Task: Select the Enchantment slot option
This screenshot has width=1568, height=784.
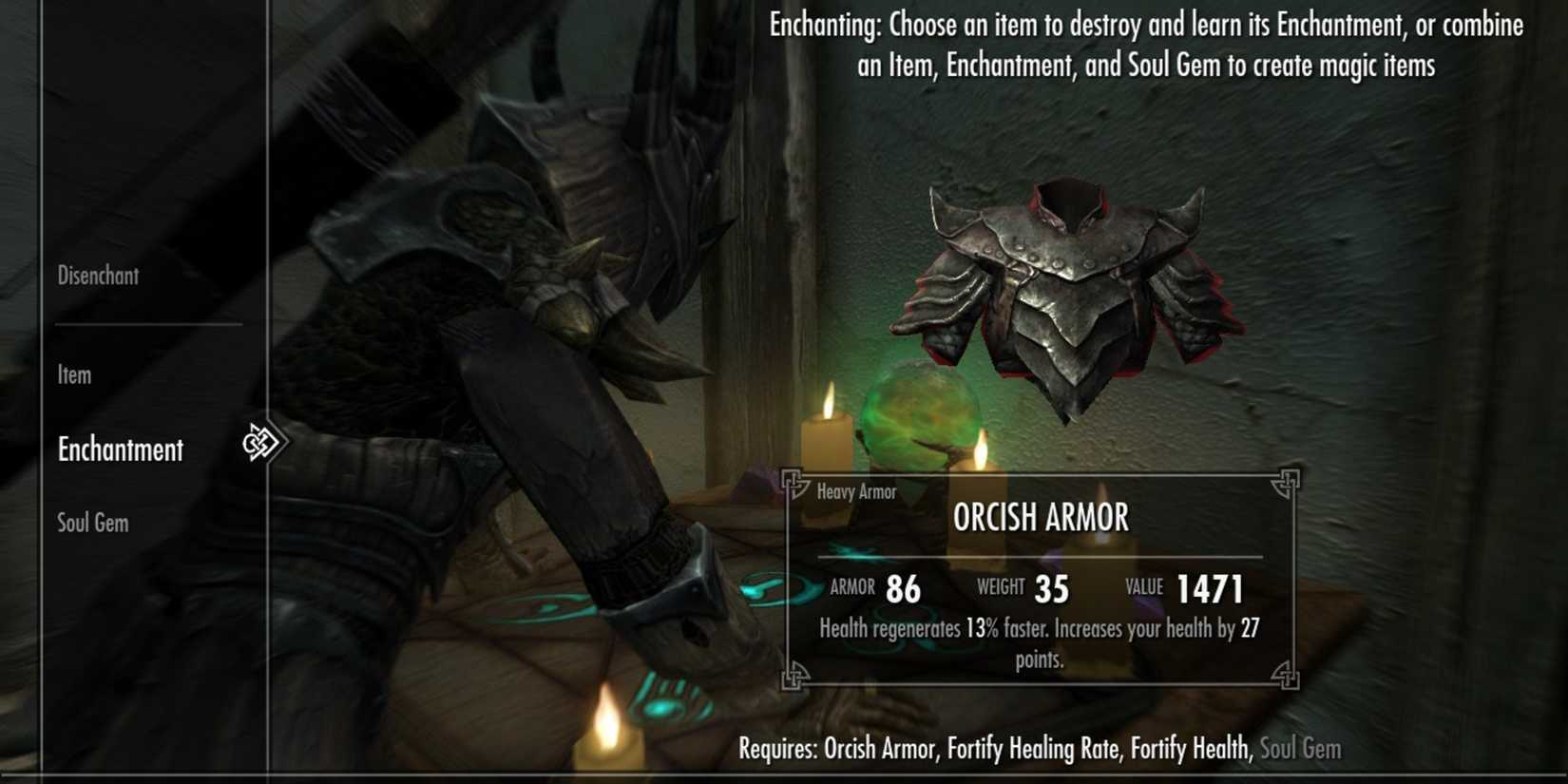Action: pyautogui.click(x=122, y=449)
